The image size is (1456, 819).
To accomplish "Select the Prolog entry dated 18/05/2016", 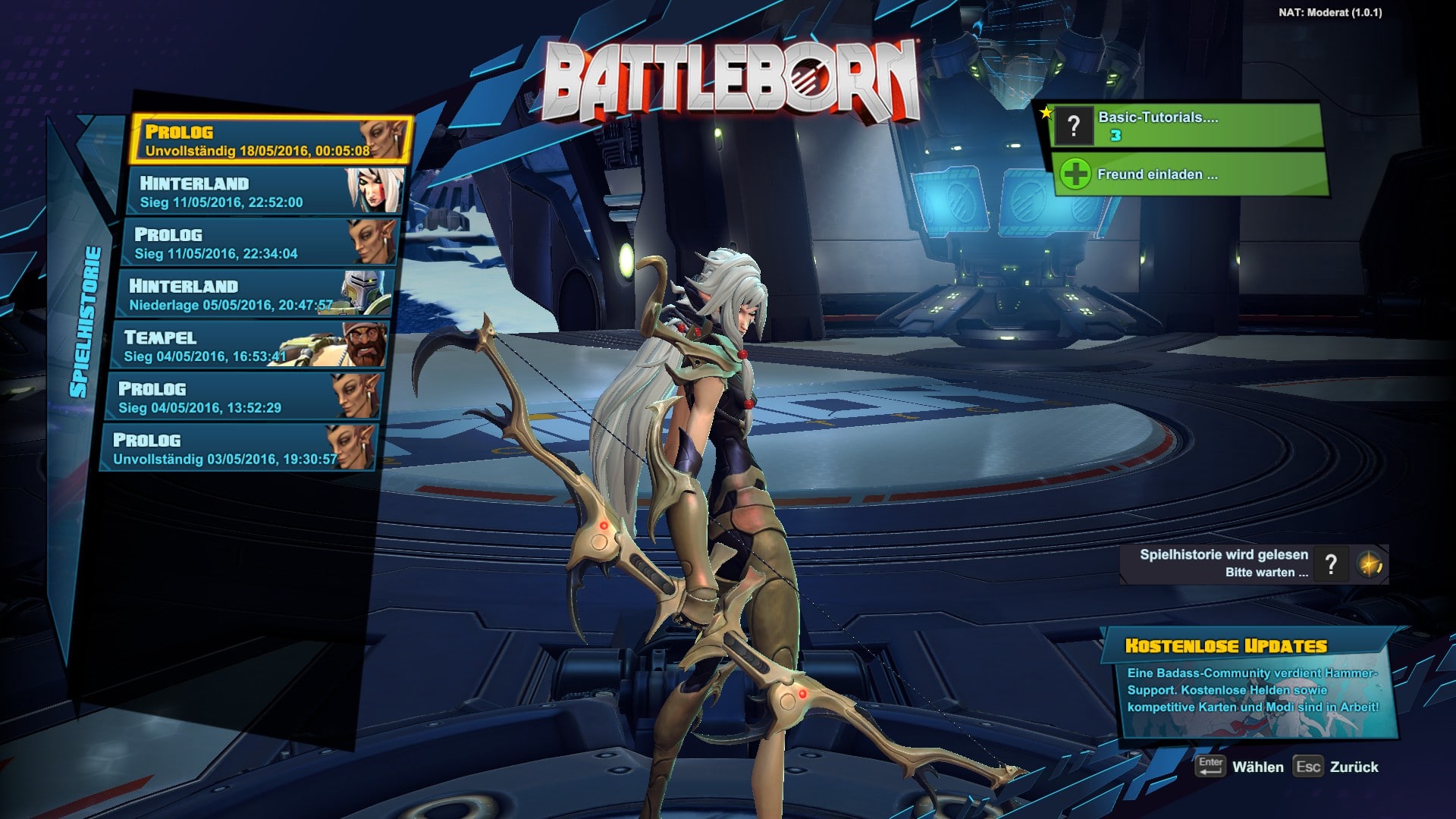I will [x=269, y=140].
